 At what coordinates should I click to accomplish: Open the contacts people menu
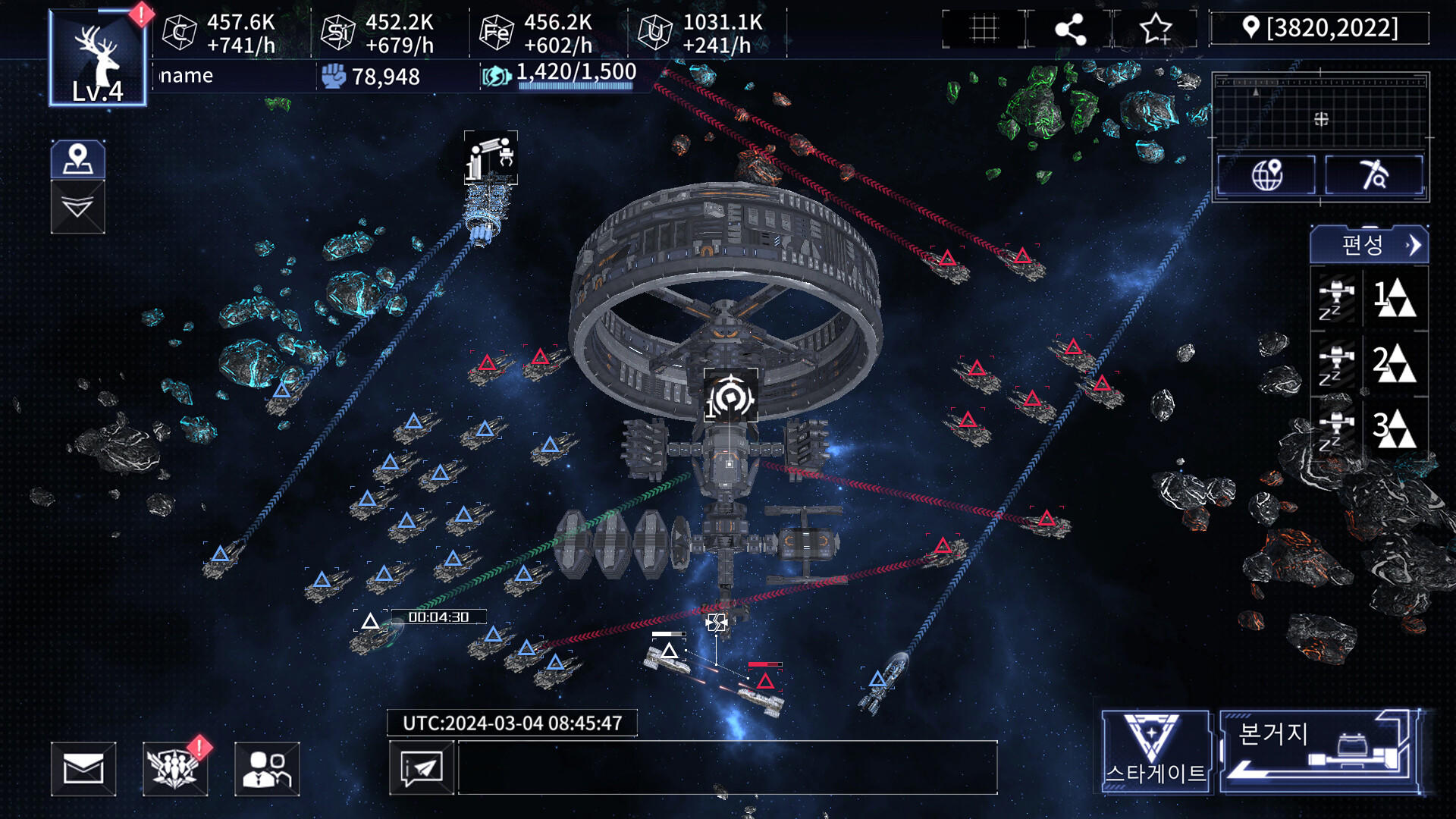pos(267,769)
